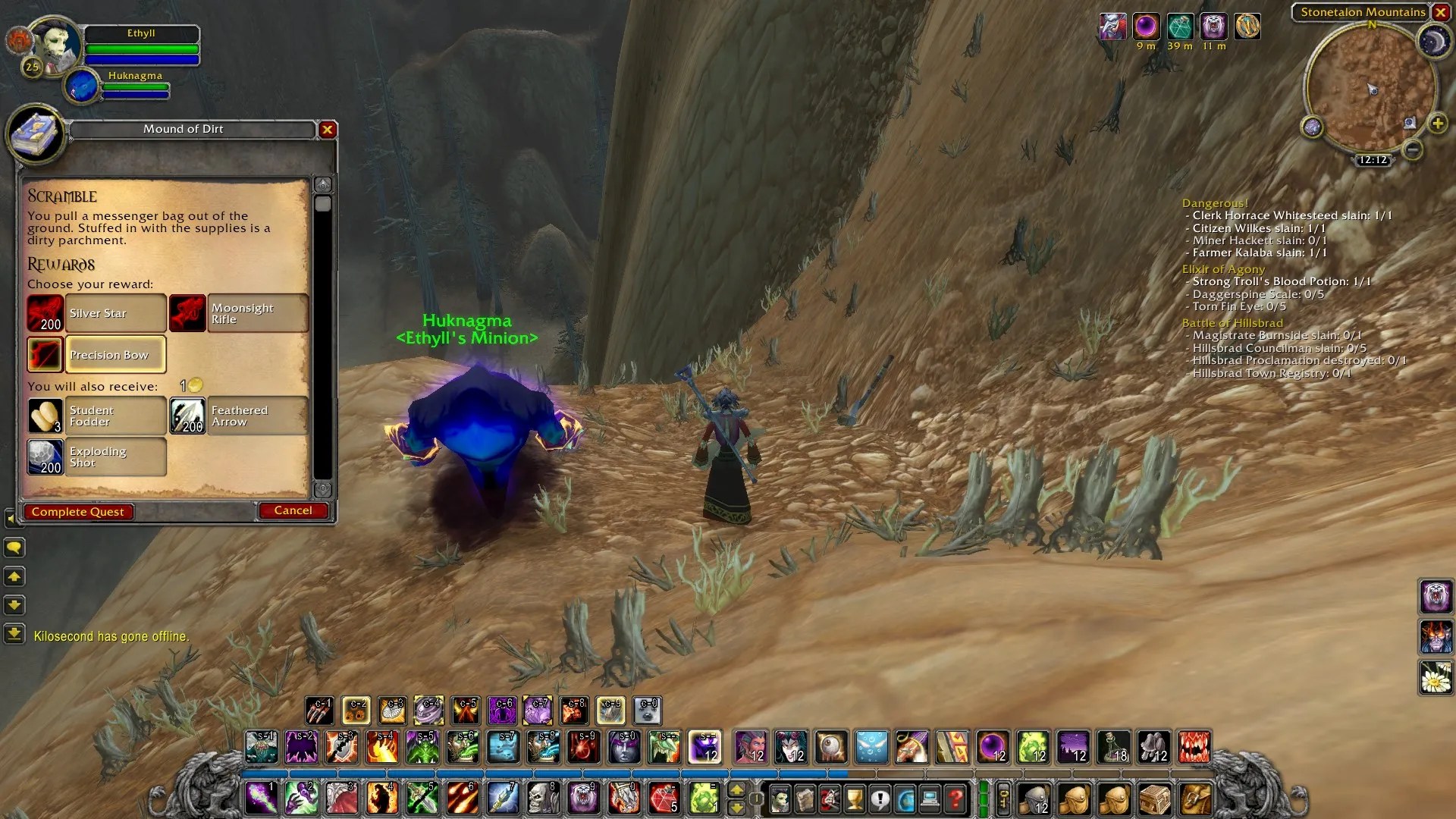
Task: Open the world map globe icon
Action: (906, 799)
